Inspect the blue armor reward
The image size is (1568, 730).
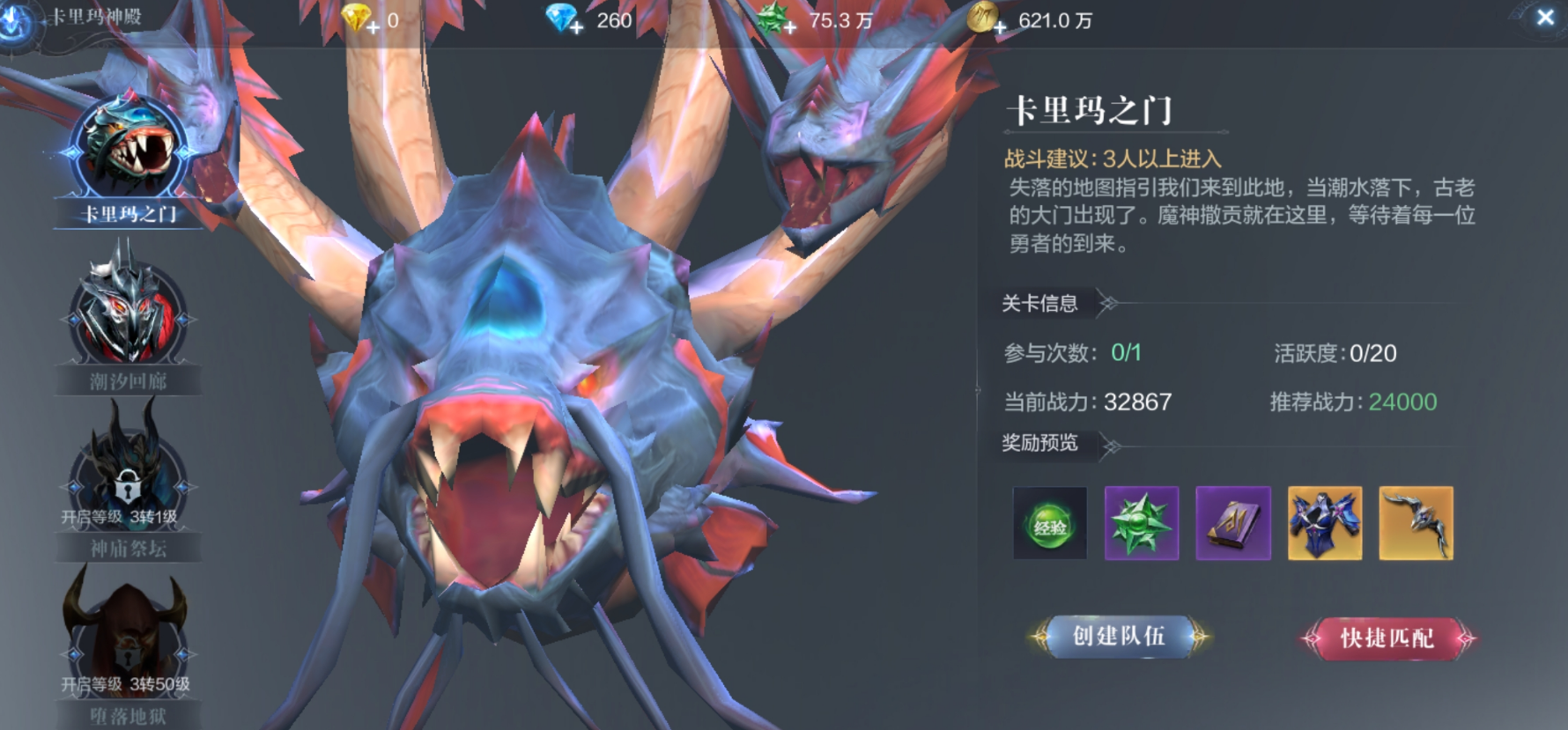pos(1325,524)
